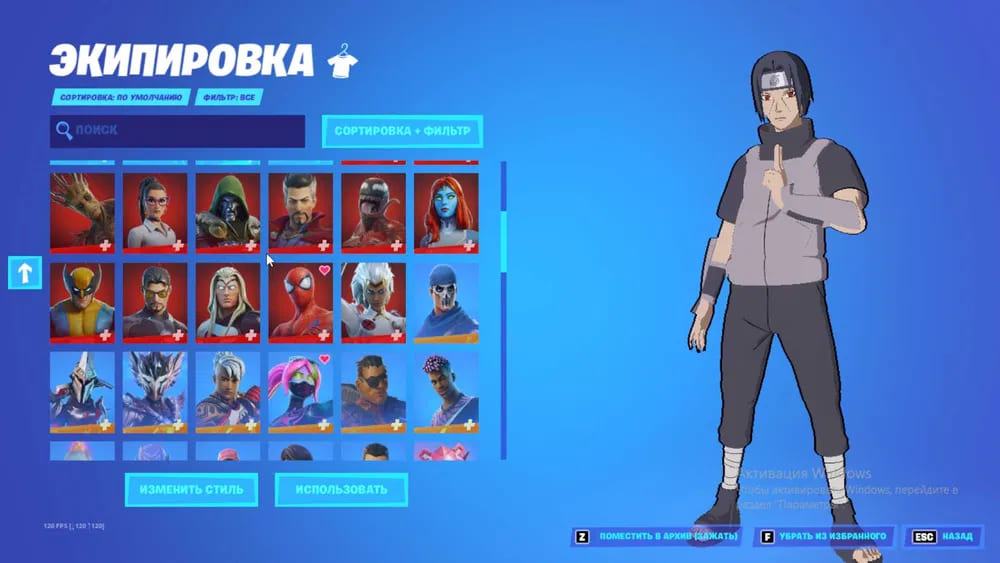Choose the Carnage outfit tile
The height and width of the screenshot is (563, 1000).
click(x=373, y=212)
